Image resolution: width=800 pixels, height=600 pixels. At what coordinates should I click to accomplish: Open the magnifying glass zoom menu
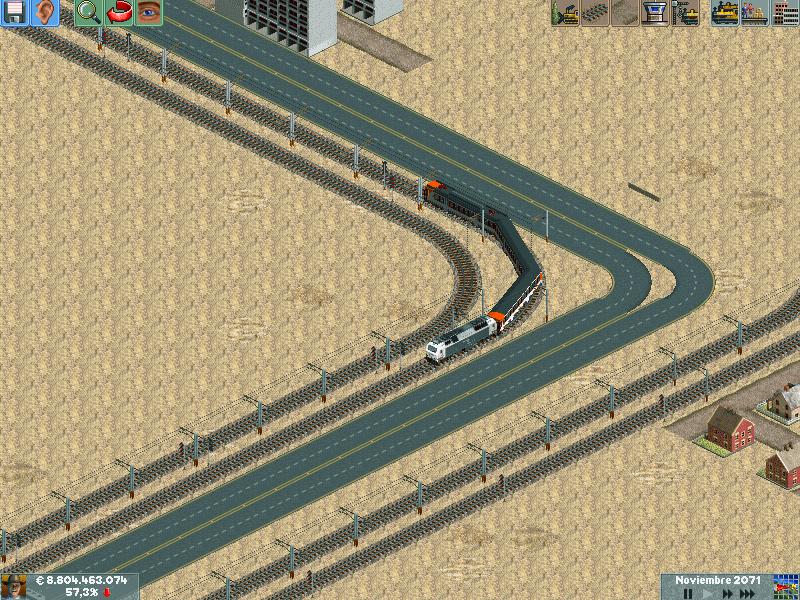point(88,13)
